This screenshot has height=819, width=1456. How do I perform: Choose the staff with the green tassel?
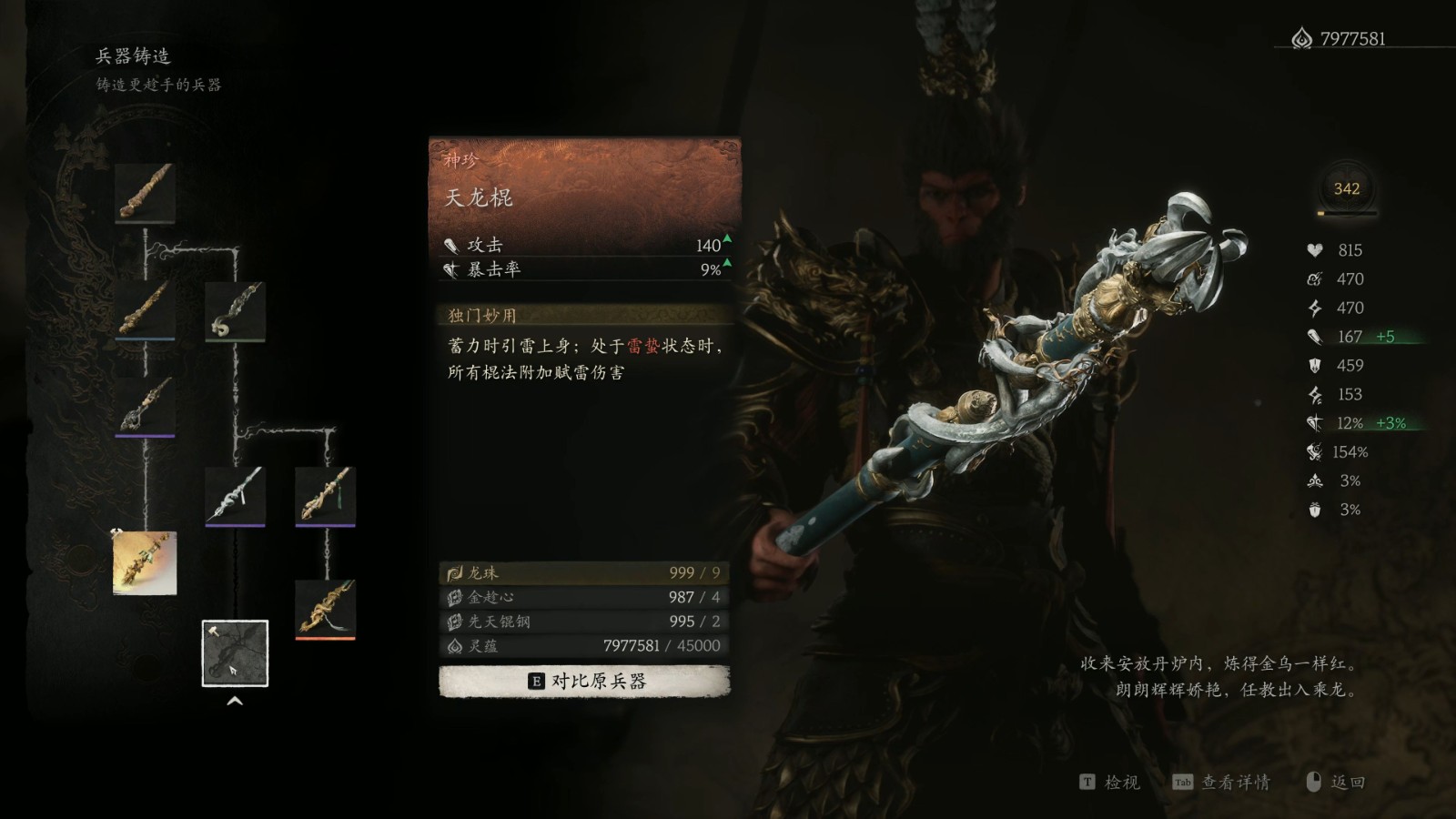(x=325, y=496)
